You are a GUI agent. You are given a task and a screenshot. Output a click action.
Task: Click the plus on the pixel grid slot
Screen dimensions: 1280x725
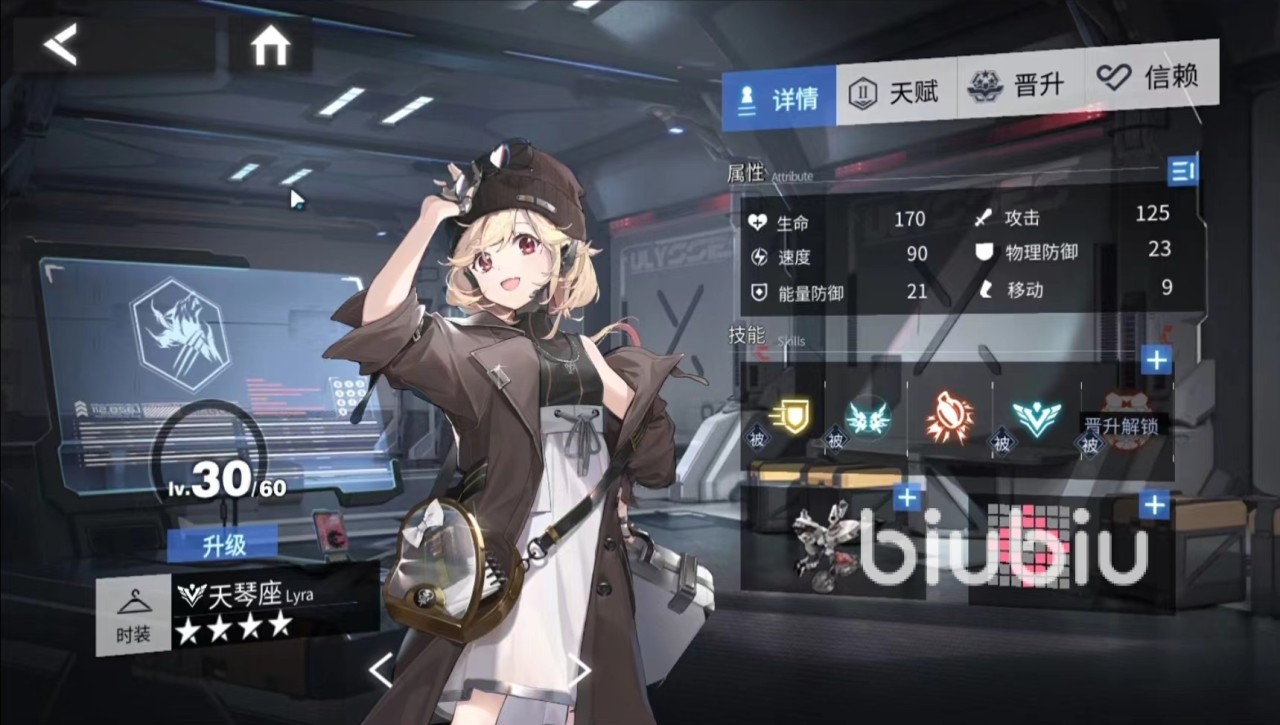(1154, 506)
